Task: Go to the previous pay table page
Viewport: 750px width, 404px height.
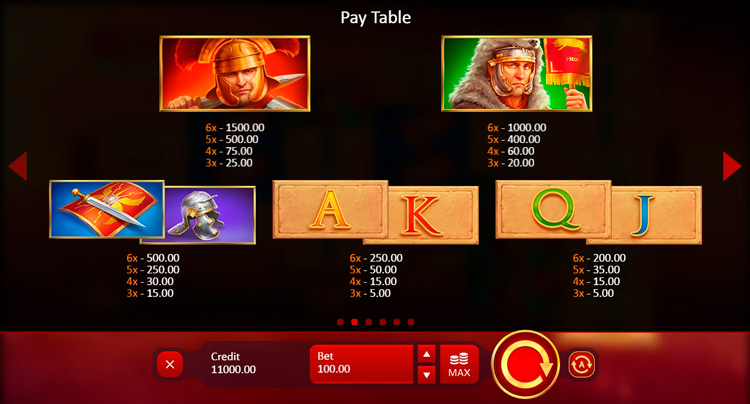Action: tap(17, 166)
